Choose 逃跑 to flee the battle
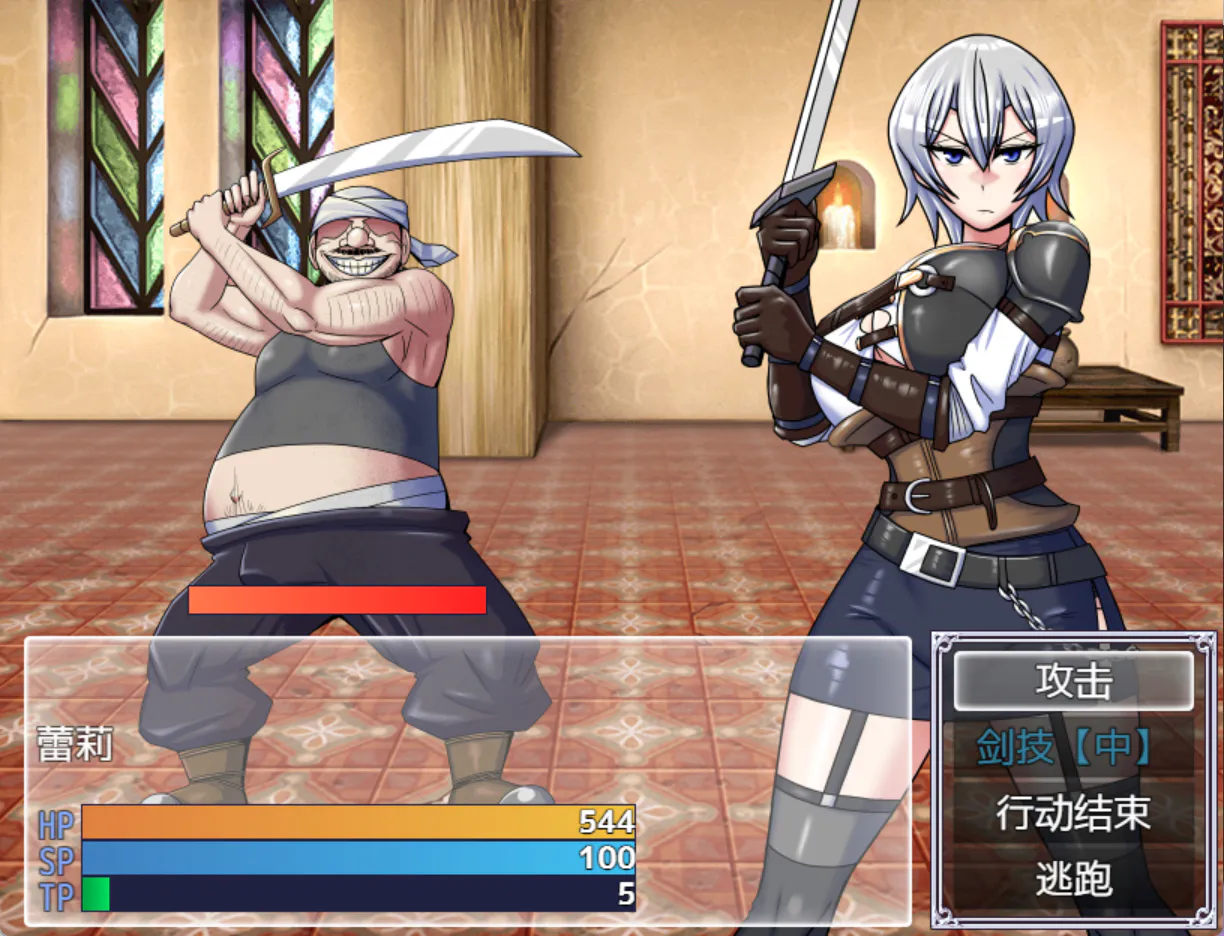 [1073, 880]
